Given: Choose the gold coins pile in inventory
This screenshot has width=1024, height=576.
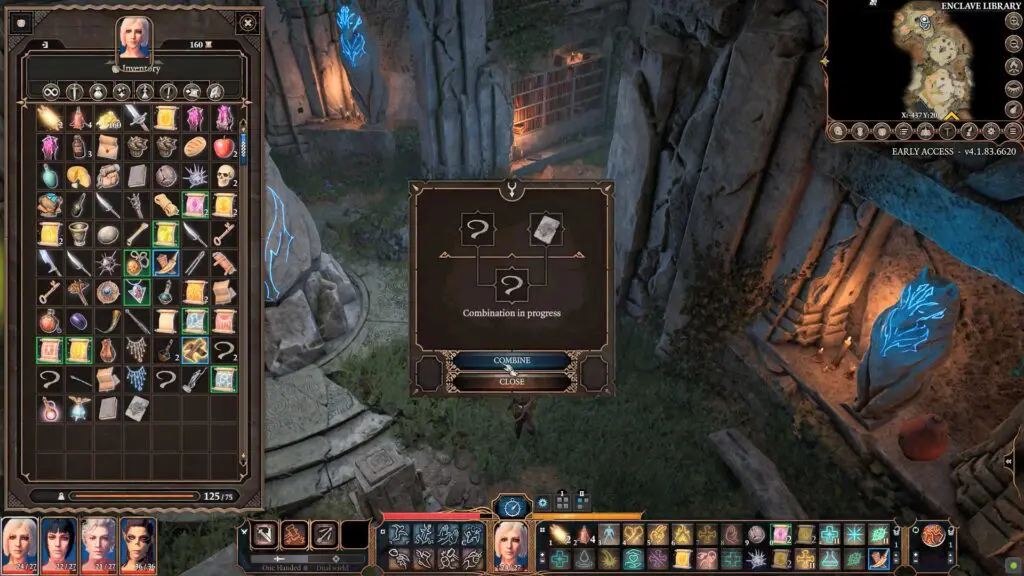Looking at the screenshot, I should [x=107, y=118].
